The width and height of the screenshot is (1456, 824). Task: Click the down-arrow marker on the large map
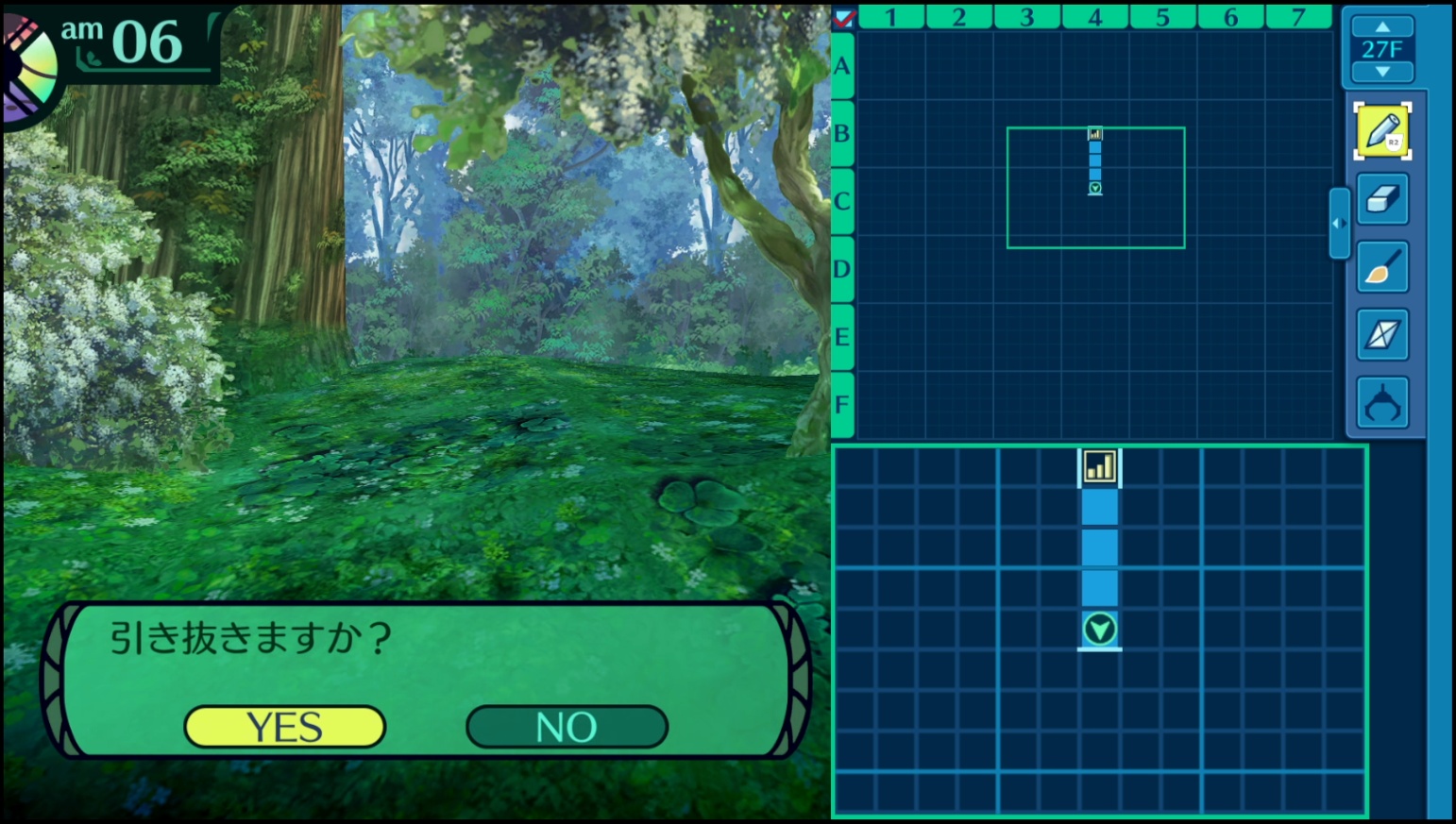tap(1099, 629)
